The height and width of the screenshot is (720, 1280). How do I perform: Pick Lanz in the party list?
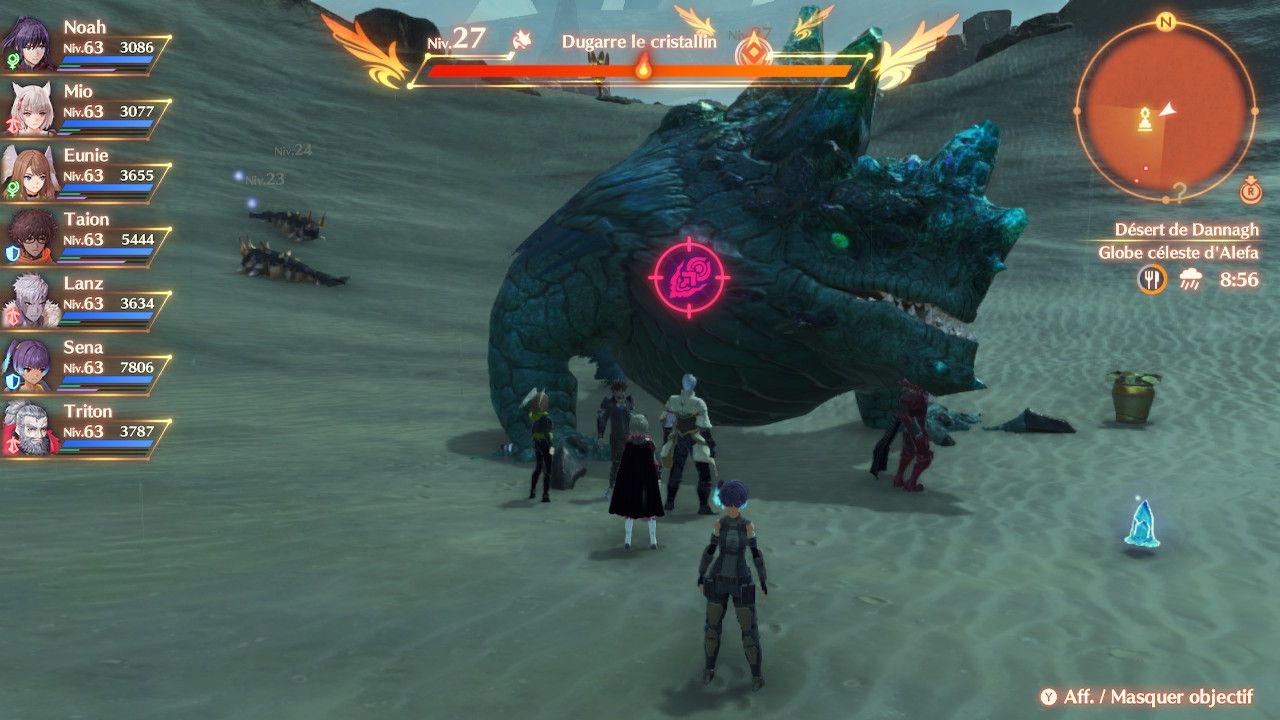coord(85,299)
